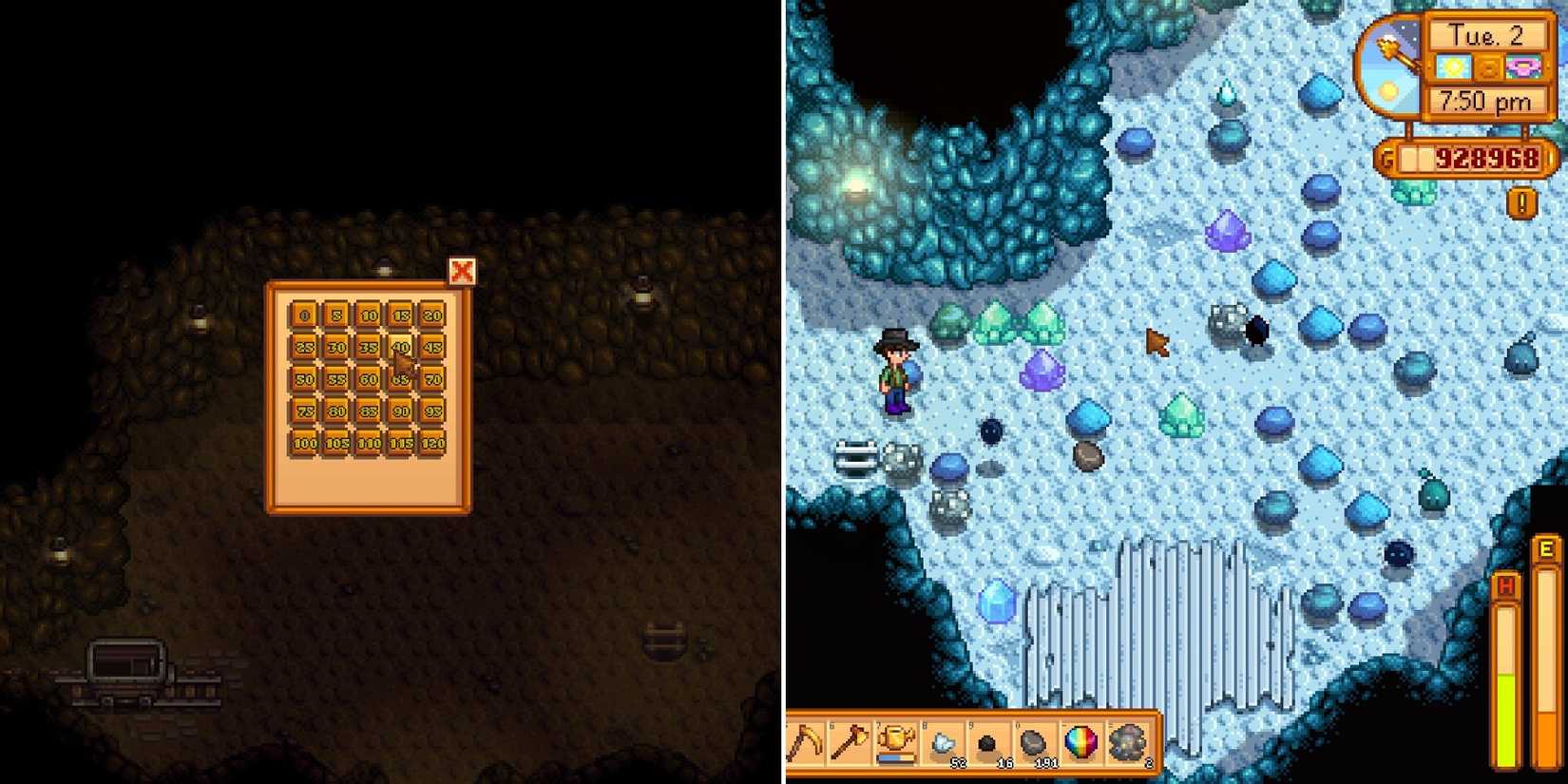Select the Quartz in hotbar slot 8
The image size is (1568, 784).
coord(944,741)
